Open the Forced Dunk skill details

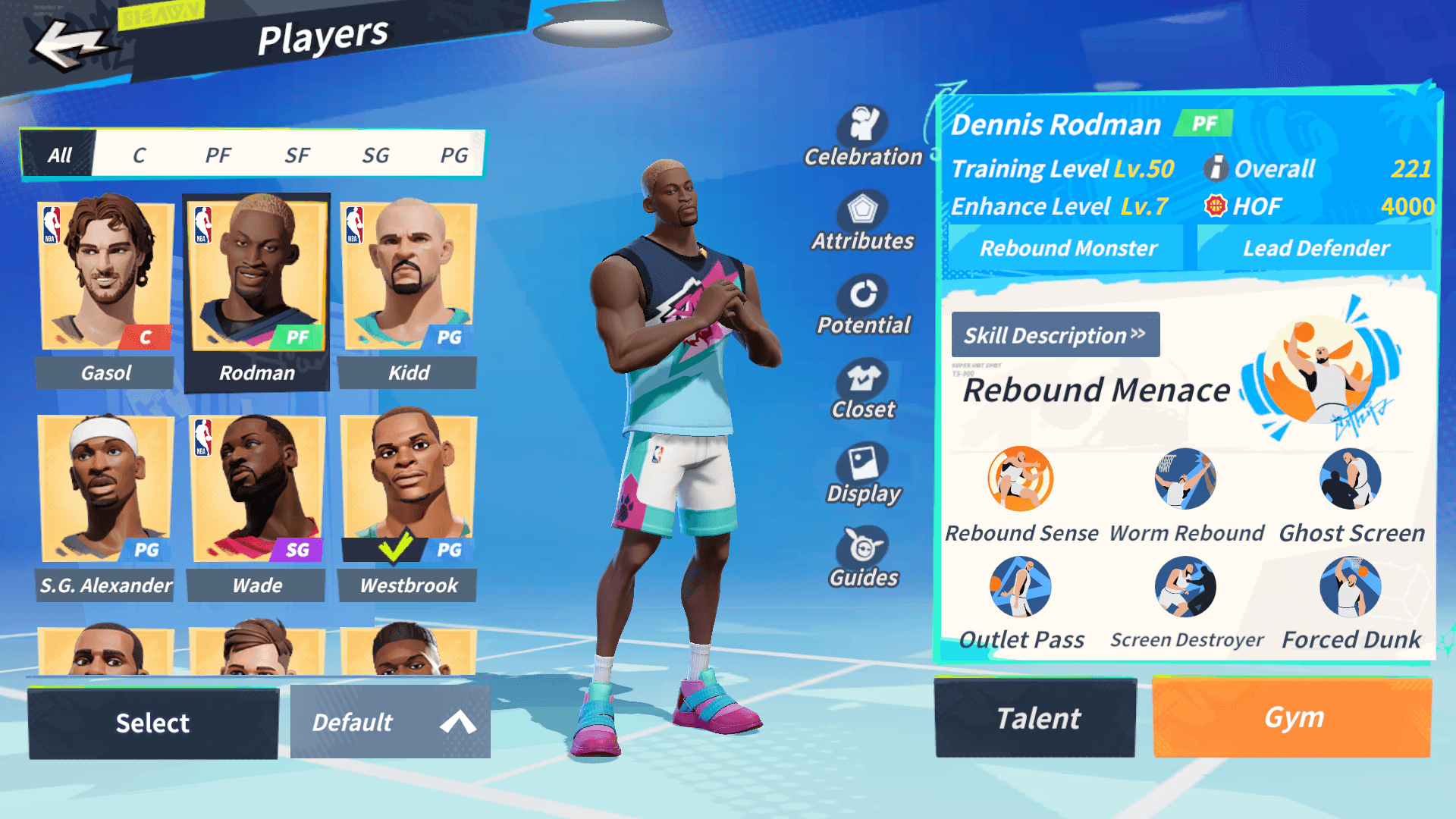pyautogui.click(x=1350, y=586)
